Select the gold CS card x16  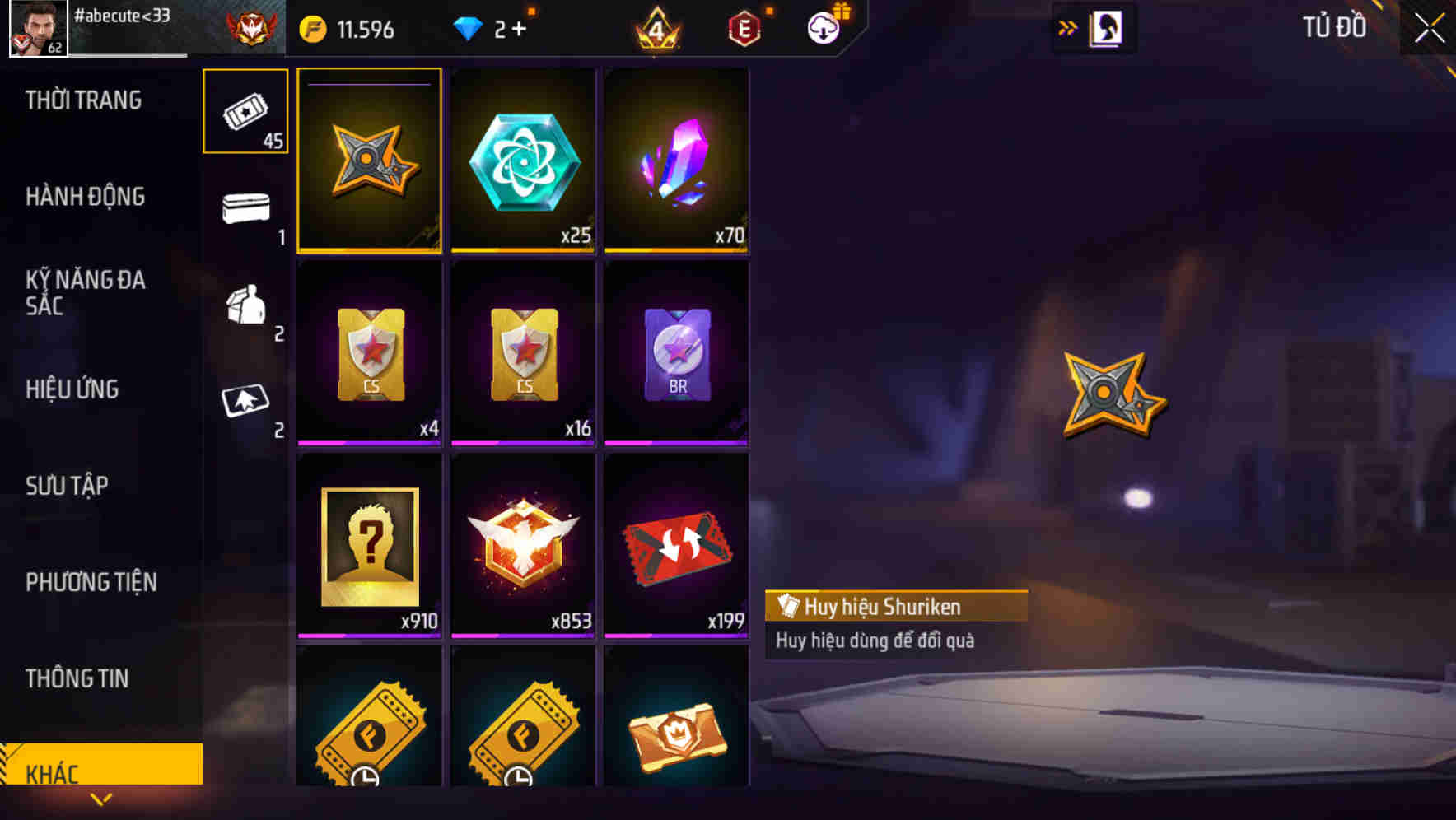click(523, 352)
